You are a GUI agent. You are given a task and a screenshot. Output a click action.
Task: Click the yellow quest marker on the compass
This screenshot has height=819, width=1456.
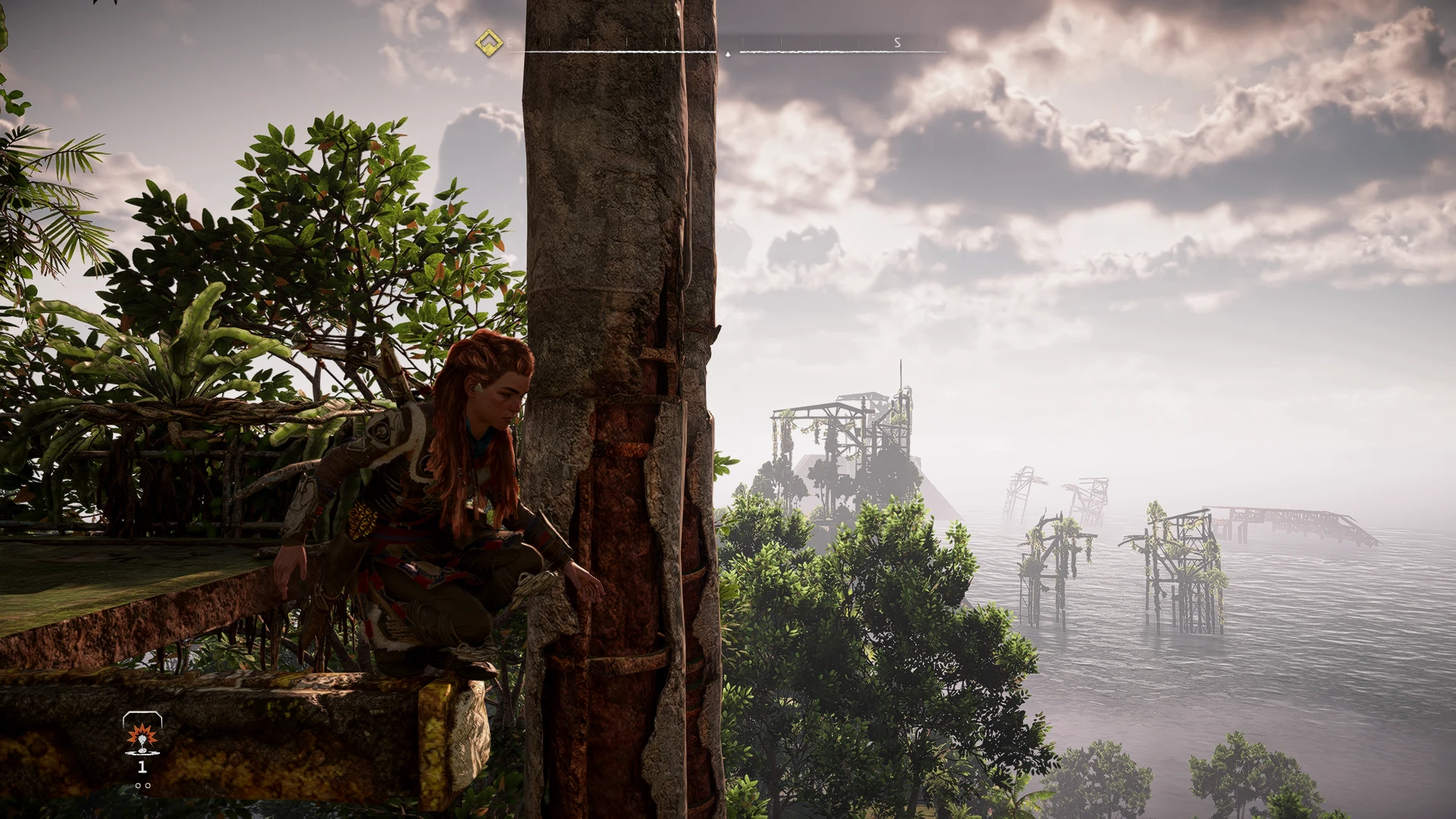coord(489,42)
